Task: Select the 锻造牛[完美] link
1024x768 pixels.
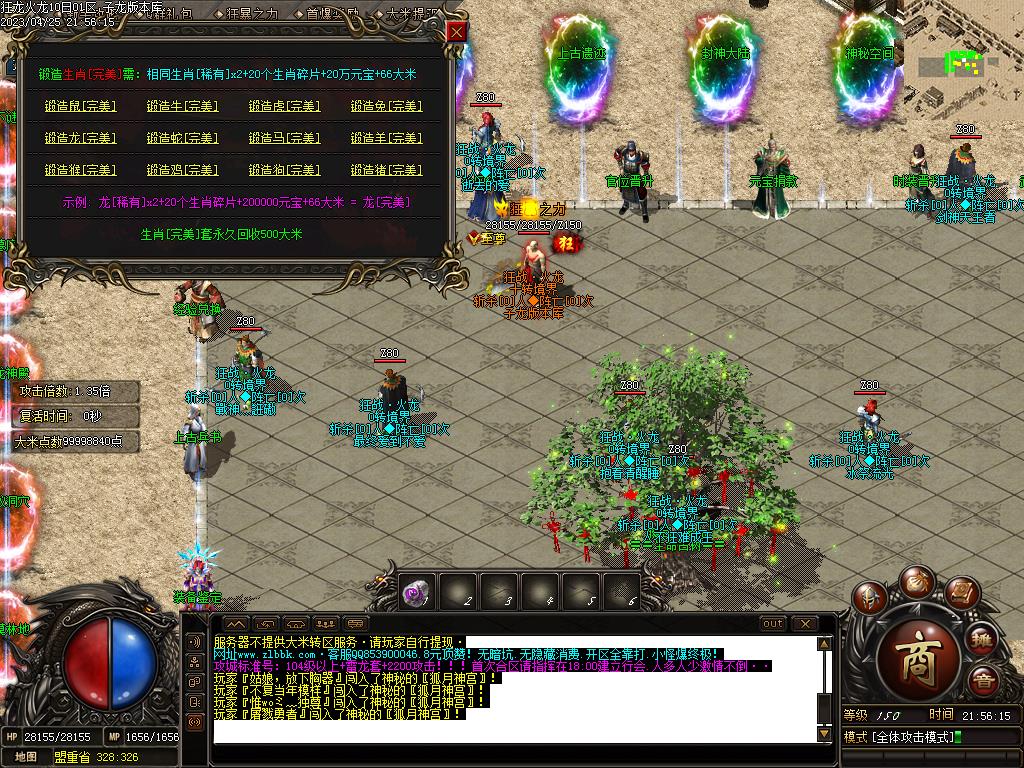Action: click(182, 106)
